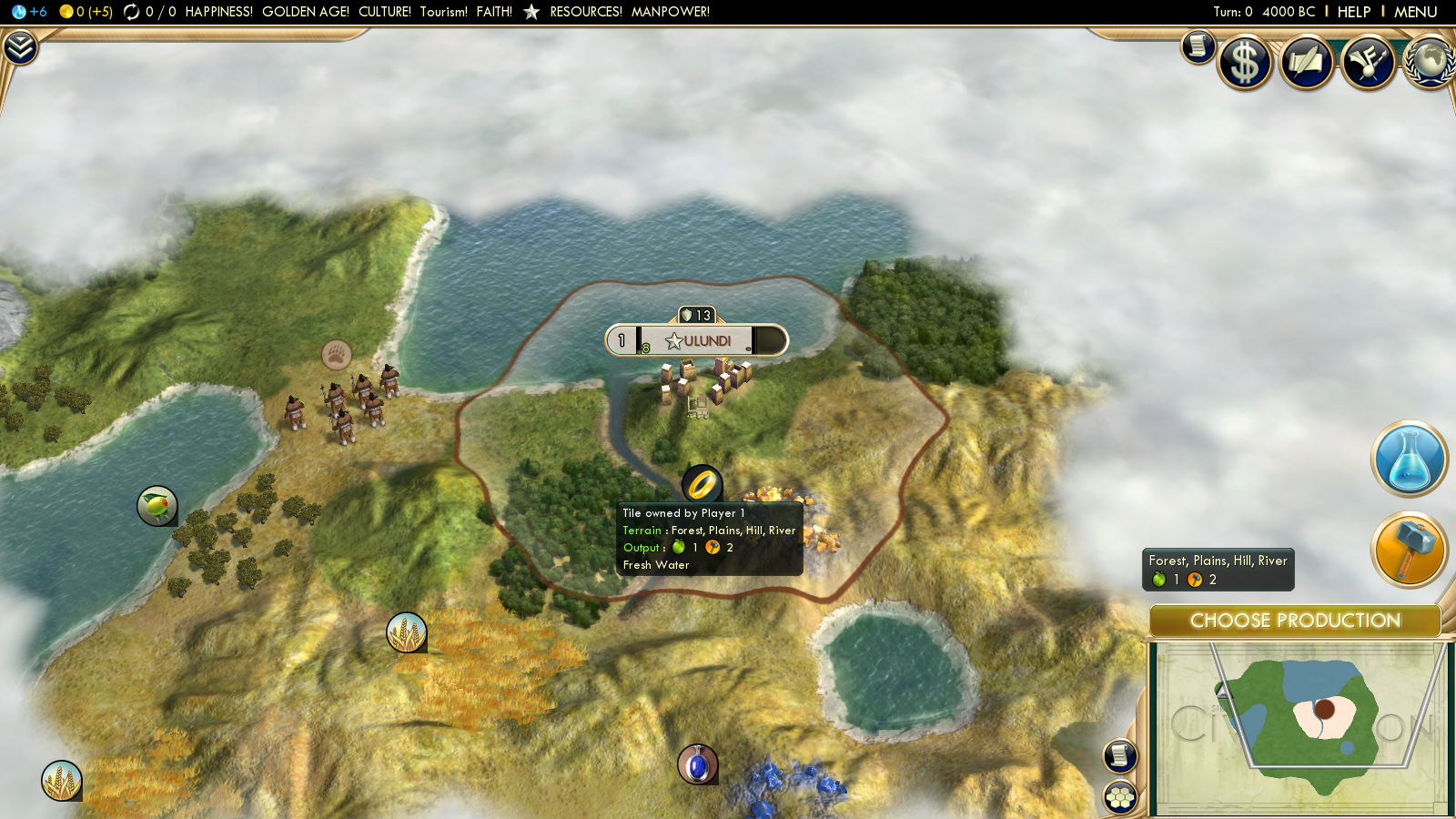Open the scroll and quill button
1456x819 pixels.
(x=1307, y=63)
